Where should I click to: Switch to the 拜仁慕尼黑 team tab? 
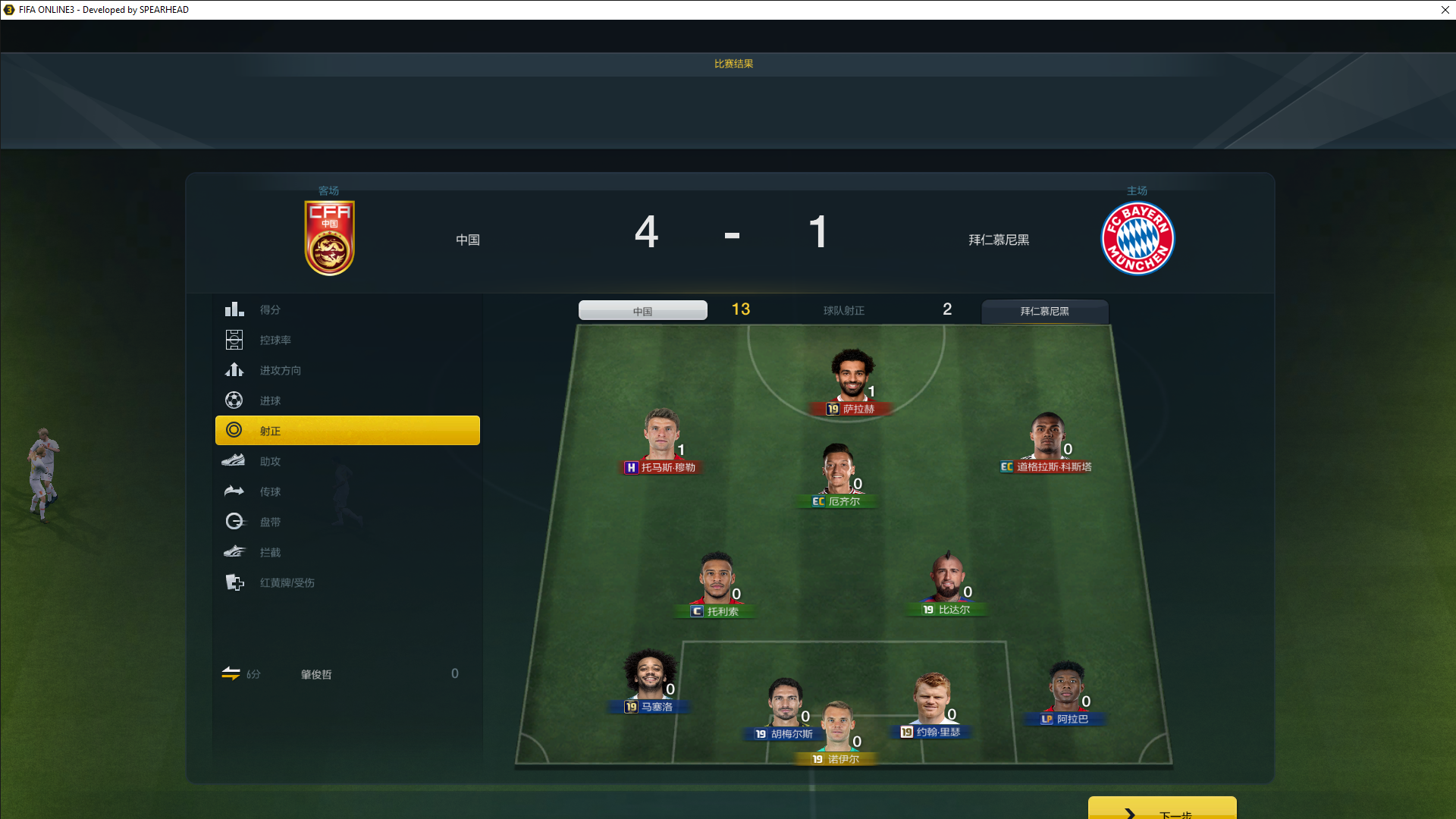(x=1044, y=311)
